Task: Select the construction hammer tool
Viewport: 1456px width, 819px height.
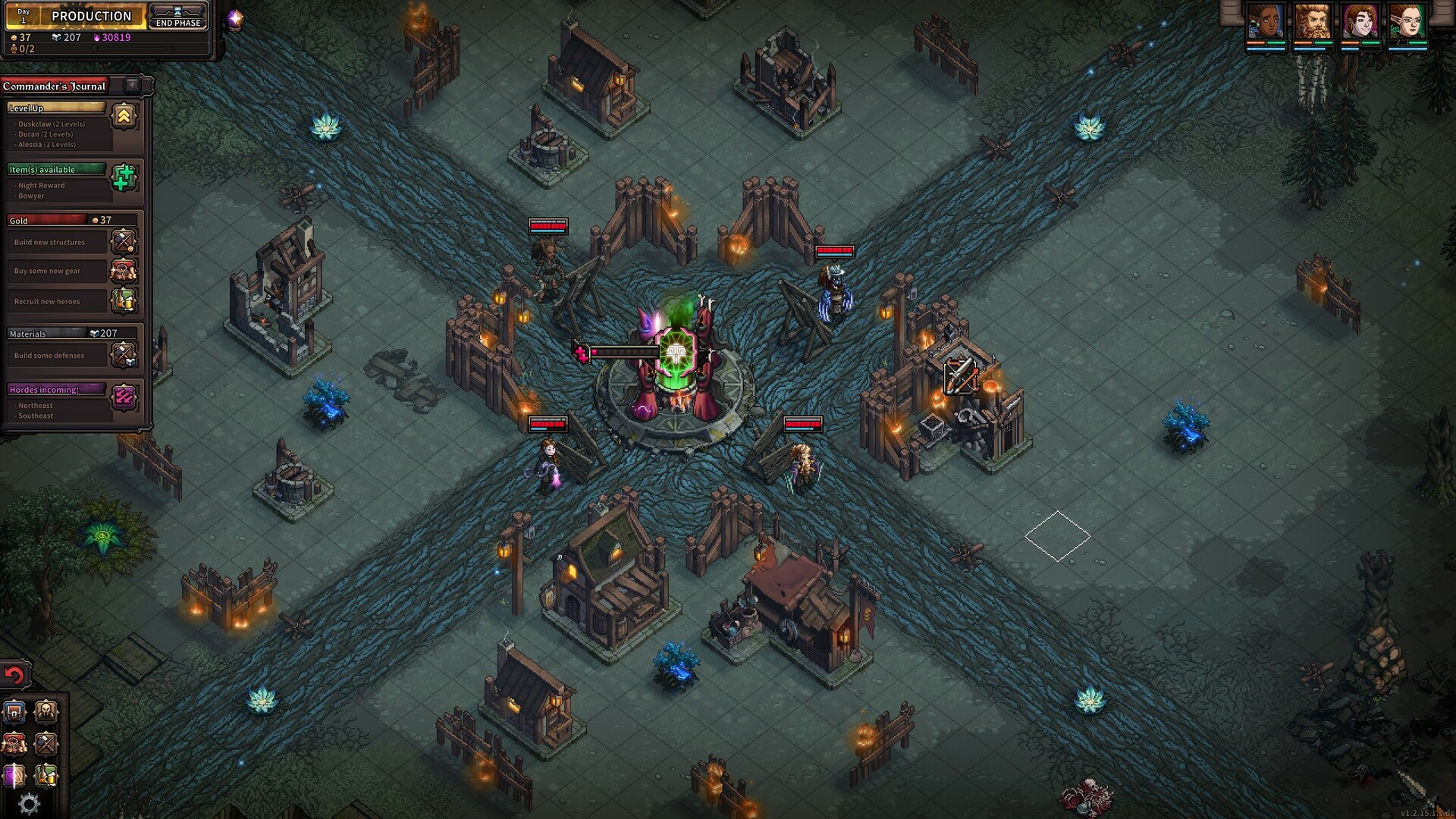Action: click(x=45, y=745)
